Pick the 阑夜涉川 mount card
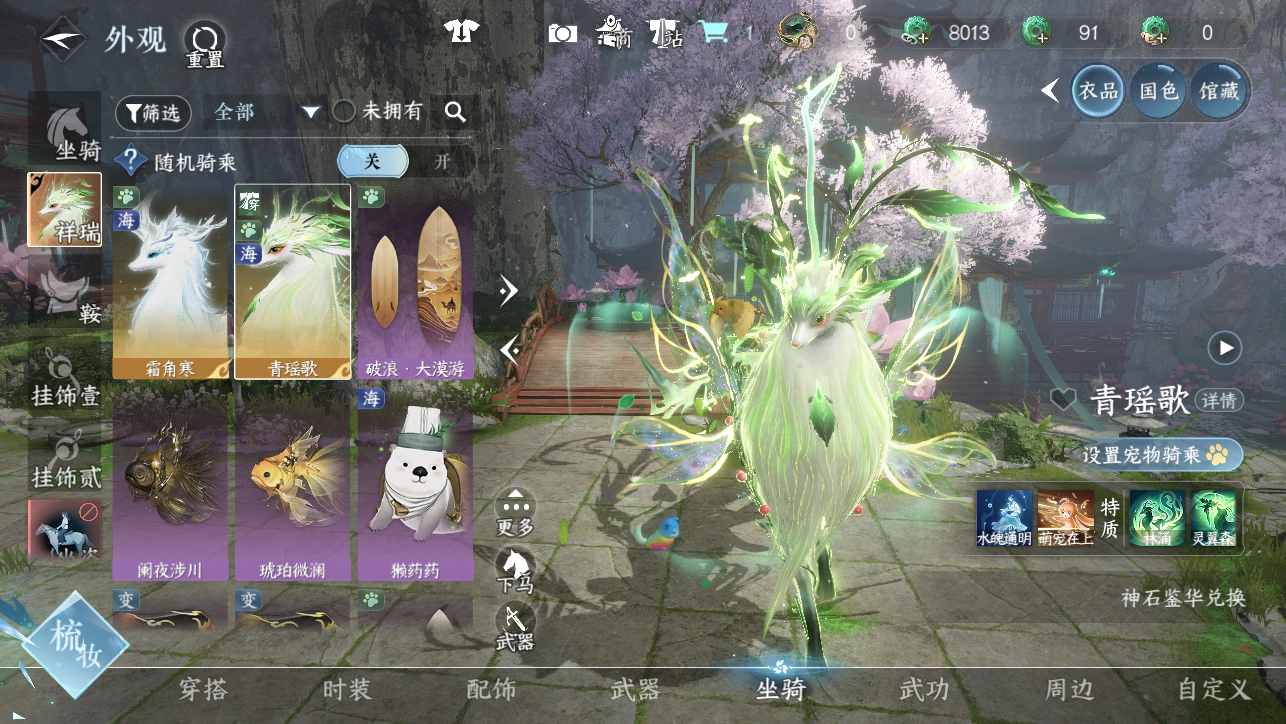Screen dimensions: 1286x724 171,487
